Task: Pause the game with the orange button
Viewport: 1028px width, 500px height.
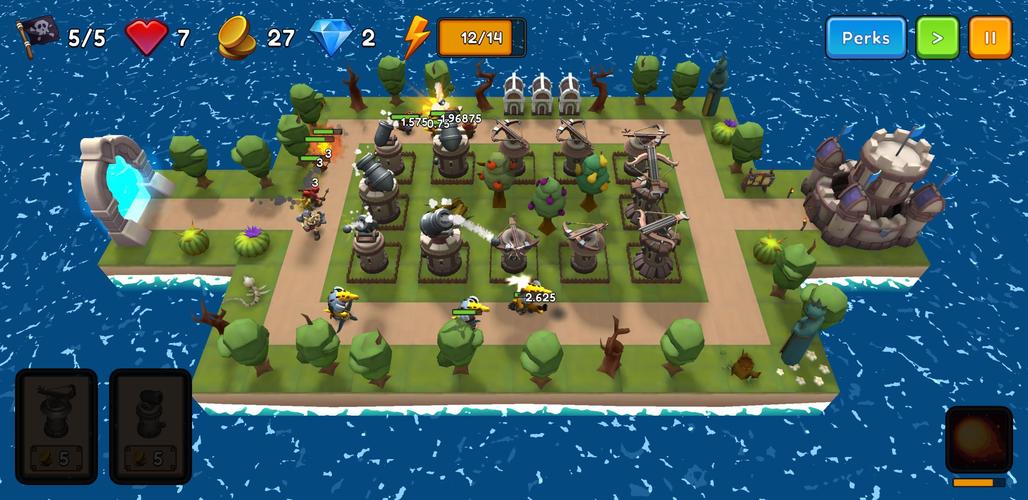Action: coord(989,38)
